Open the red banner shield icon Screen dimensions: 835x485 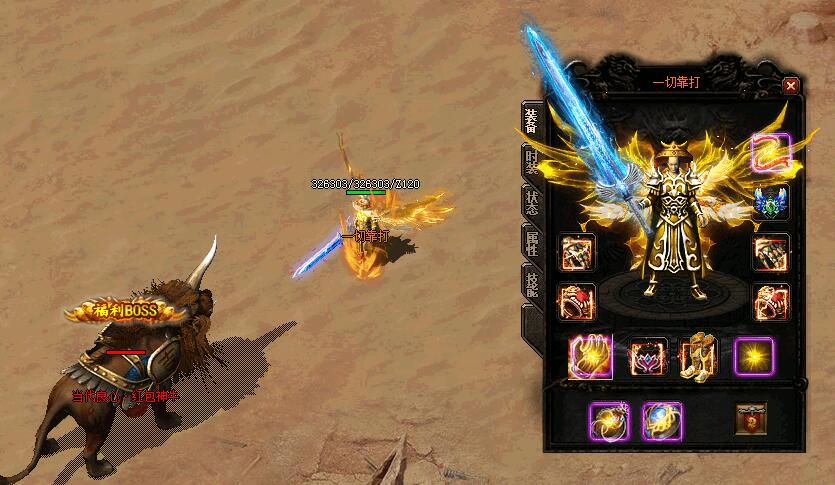point(751,418)
